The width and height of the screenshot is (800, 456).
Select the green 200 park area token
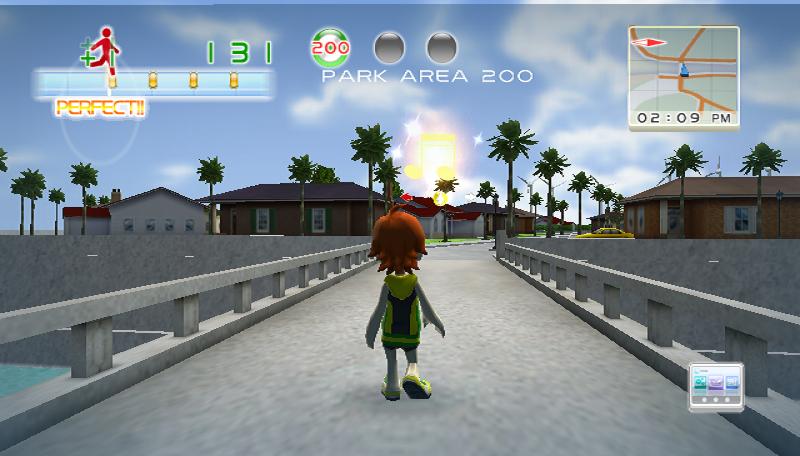tap(330, 47)
